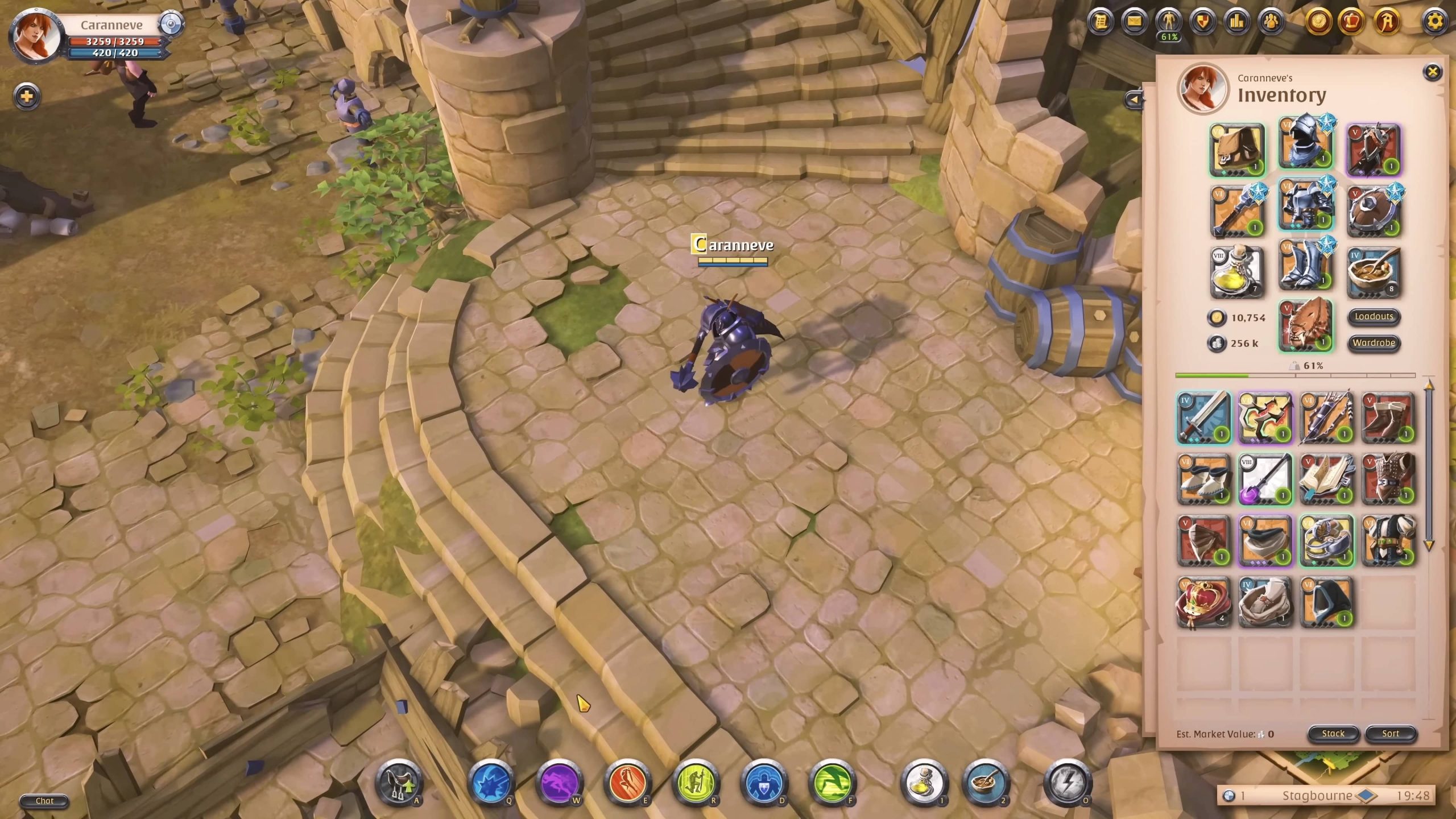
Task: Collapse the inventory with the arrow tab
Action: (x=1134, y=100)
